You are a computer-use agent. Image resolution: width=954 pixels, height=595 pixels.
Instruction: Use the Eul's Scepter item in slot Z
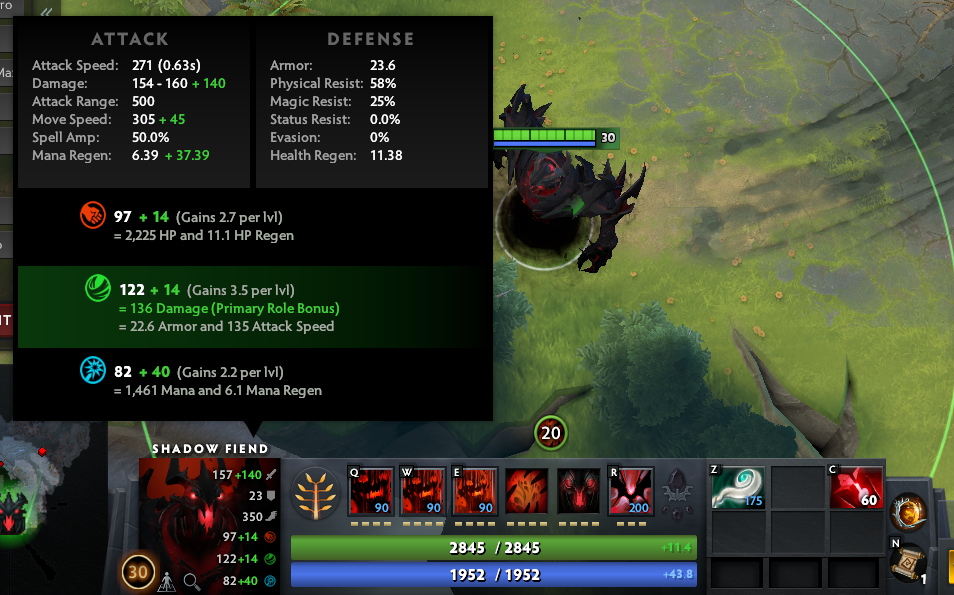pos(737,488)
